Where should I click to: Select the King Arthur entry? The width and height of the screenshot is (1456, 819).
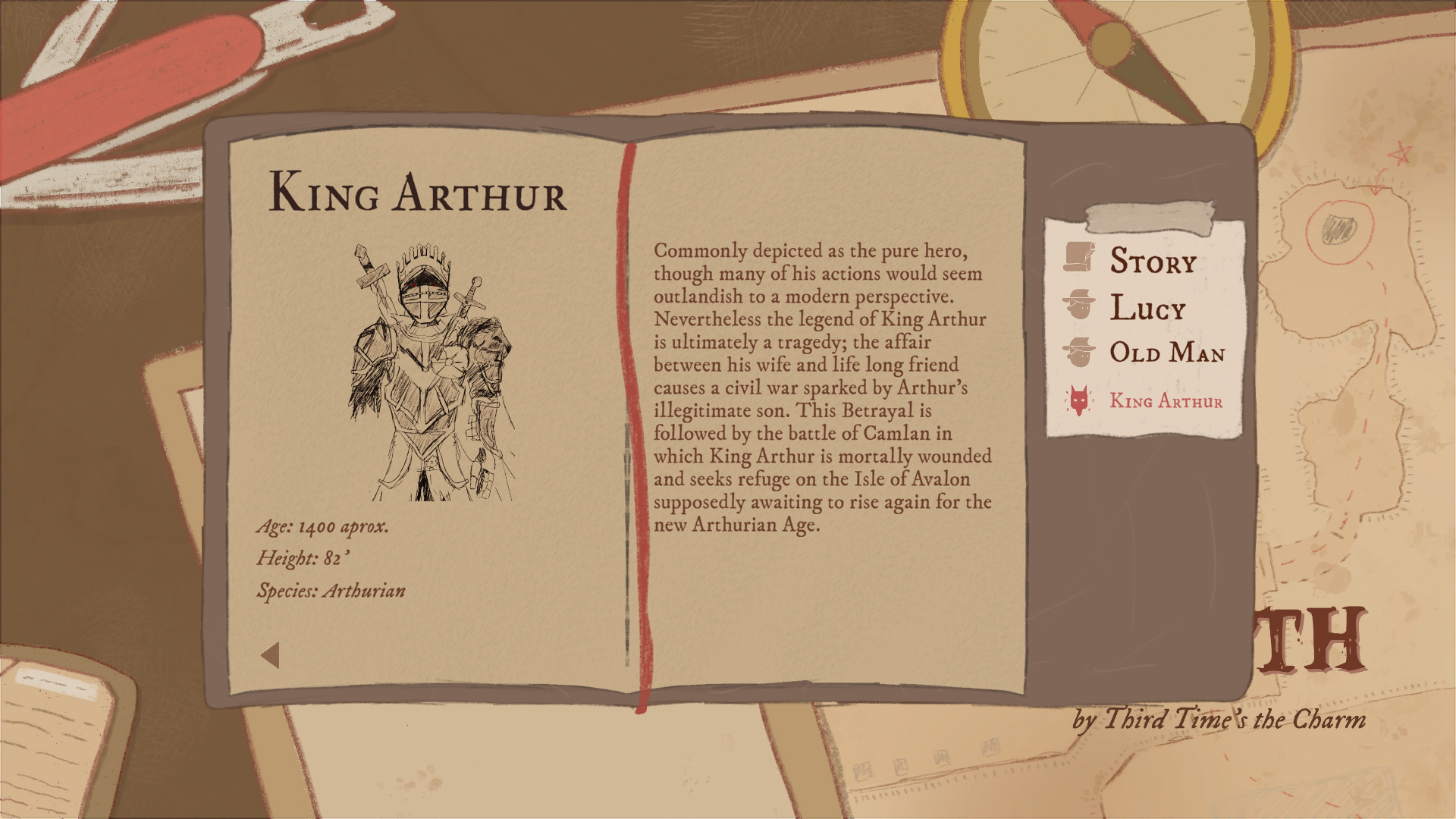[x=1165, y=400]
